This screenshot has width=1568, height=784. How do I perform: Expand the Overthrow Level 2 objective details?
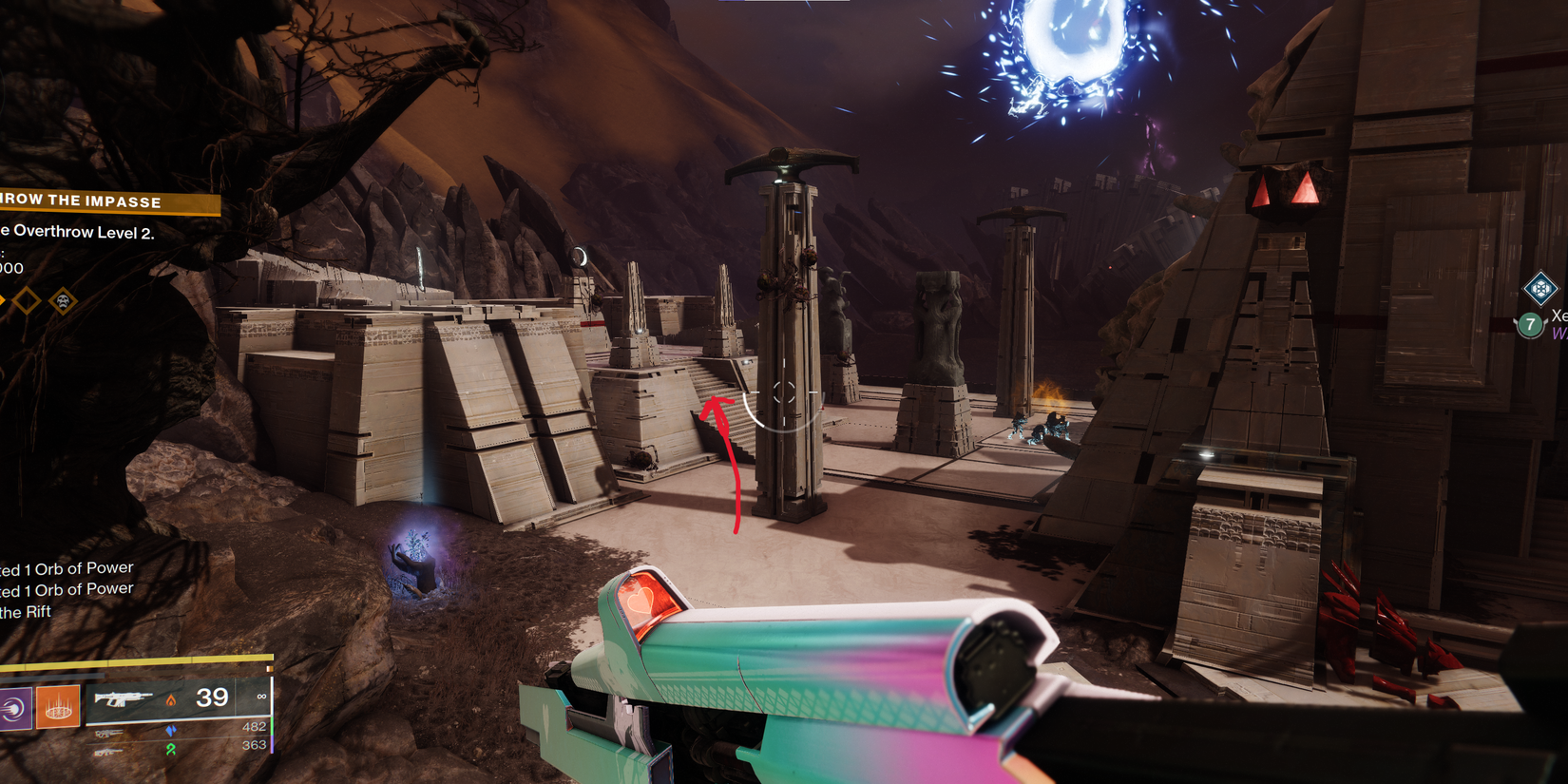point(76,231)
